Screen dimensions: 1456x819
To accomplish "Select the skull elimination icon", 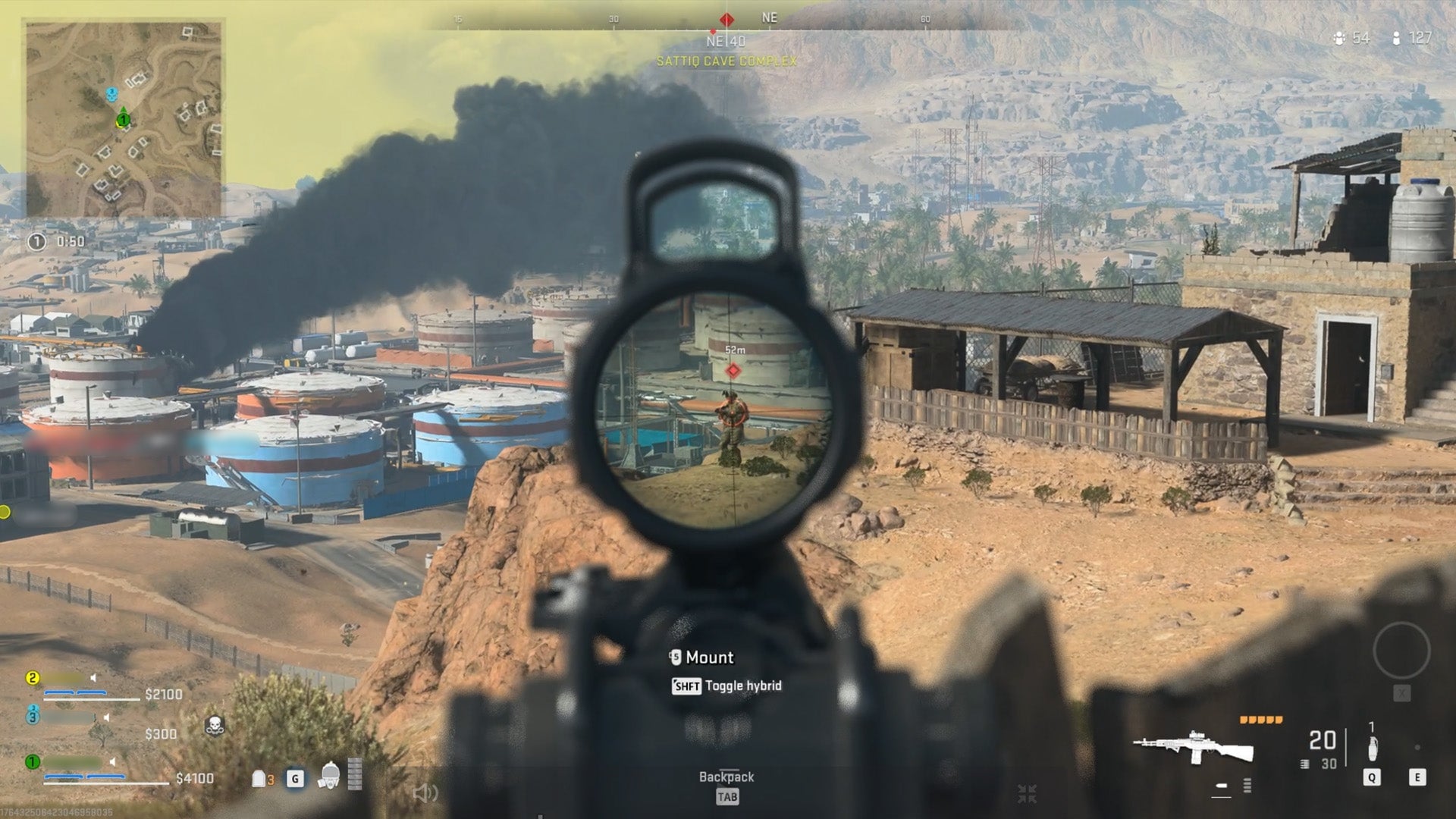I will click(x=215, y=724).
